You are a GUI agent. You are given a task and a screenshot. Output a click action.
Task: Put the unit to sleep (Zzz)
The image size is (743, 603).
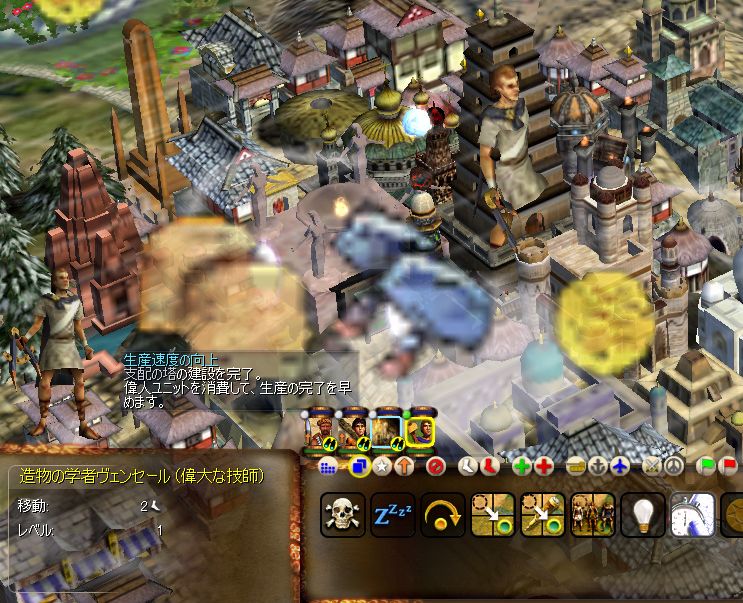click(392, 514)
